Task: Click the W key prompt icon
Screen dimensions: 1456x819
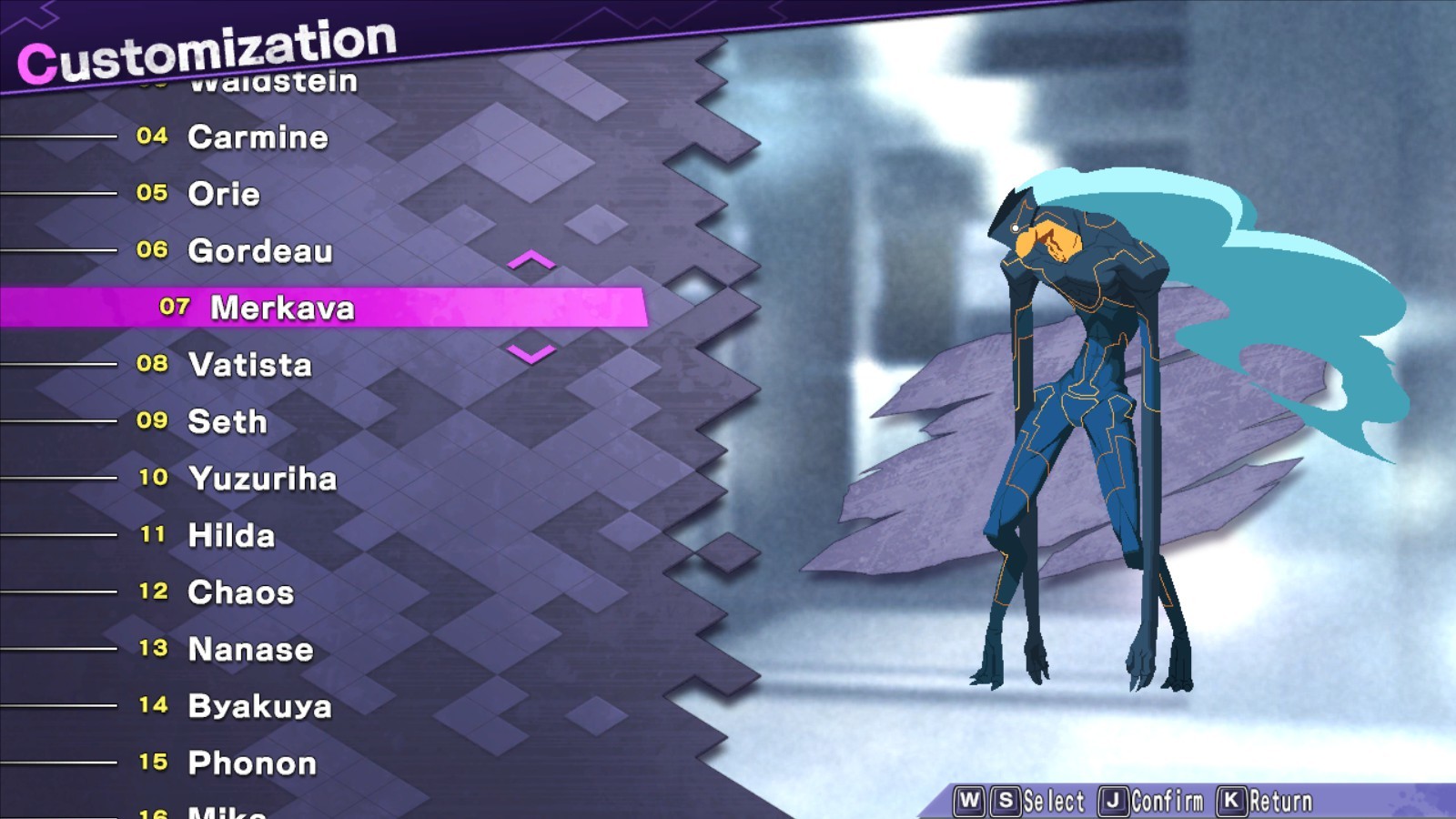Action: tap(969, 801)
